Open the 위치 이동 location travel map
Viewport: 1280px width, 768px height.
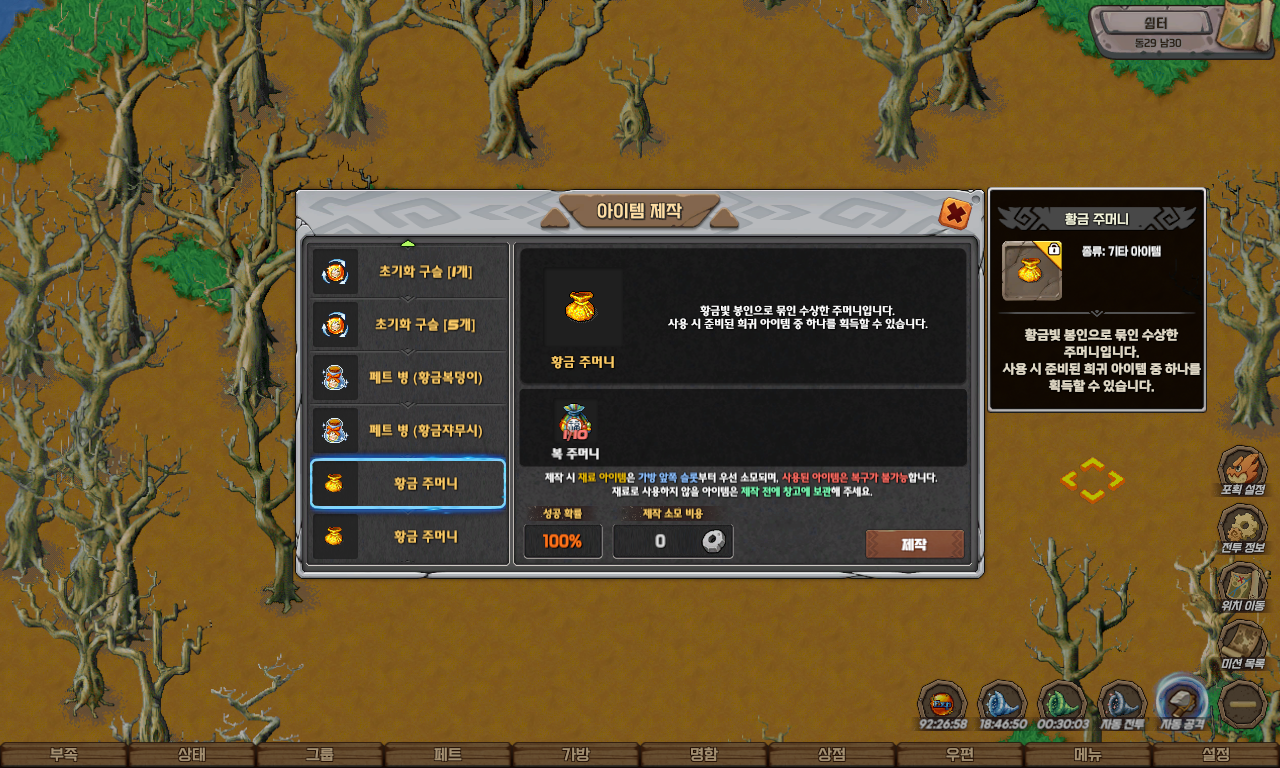(x=1243, y=585)
